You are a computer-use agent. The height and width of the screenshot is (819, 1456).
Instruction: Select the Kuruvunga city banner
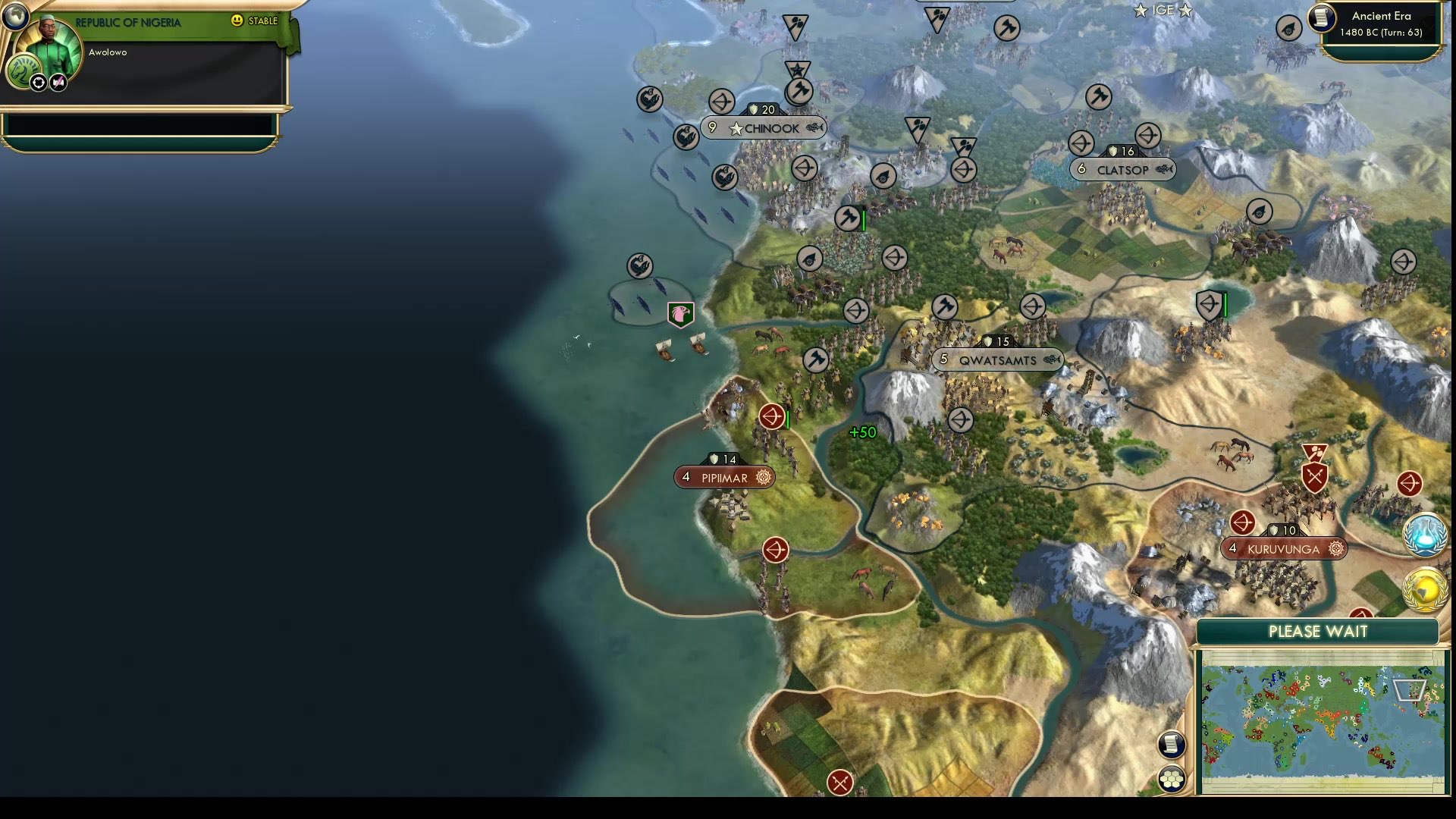[x=1284, y=548]
